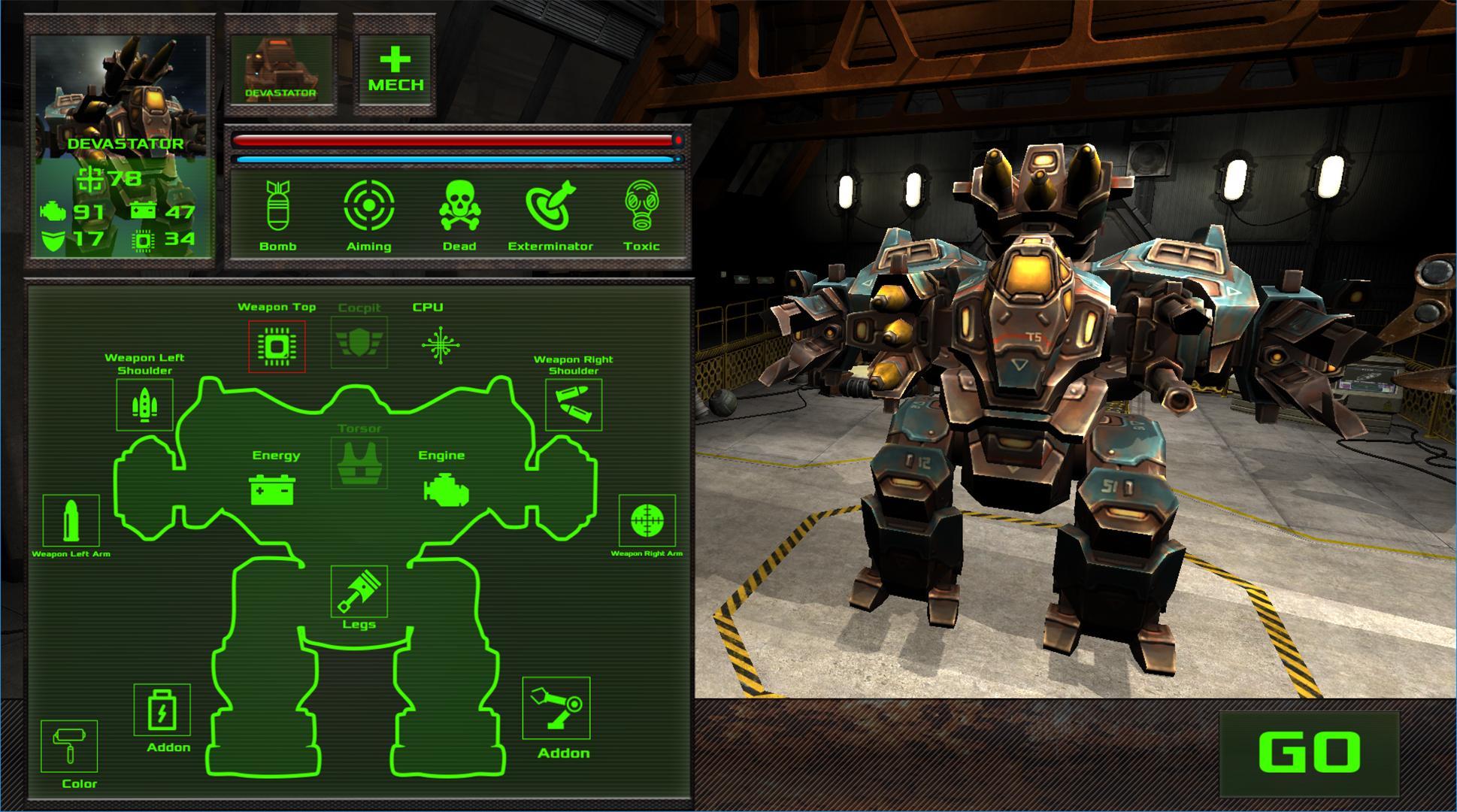
Task: Click the + MECH button
Action: pos(395,68)
